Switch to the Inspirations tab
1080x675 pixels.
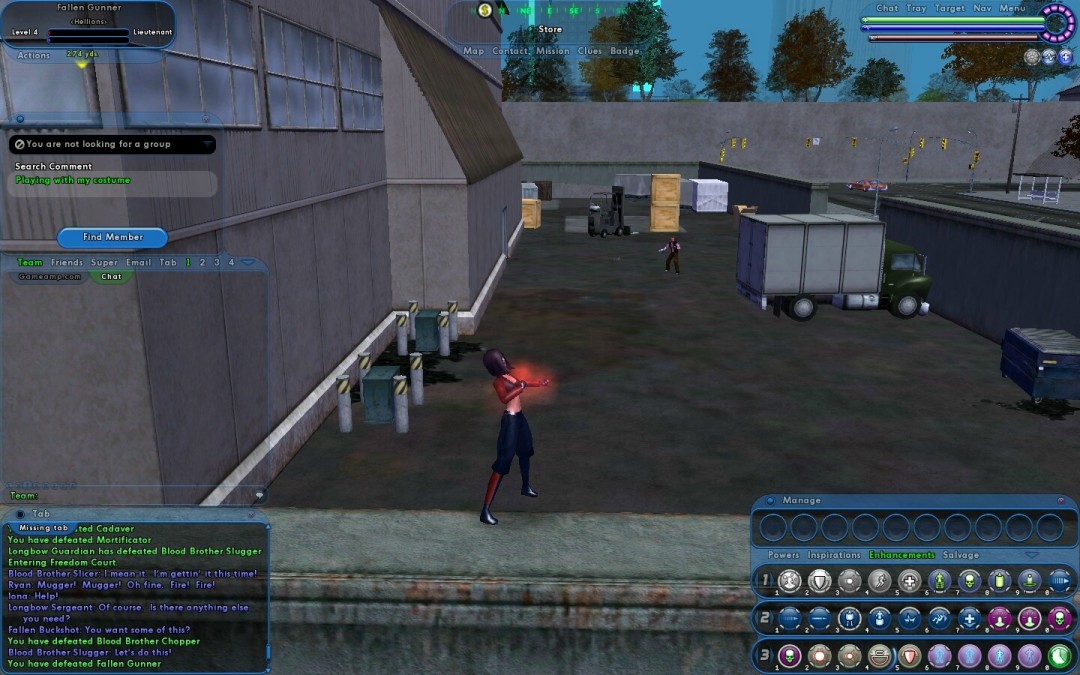tap(834, 555)
